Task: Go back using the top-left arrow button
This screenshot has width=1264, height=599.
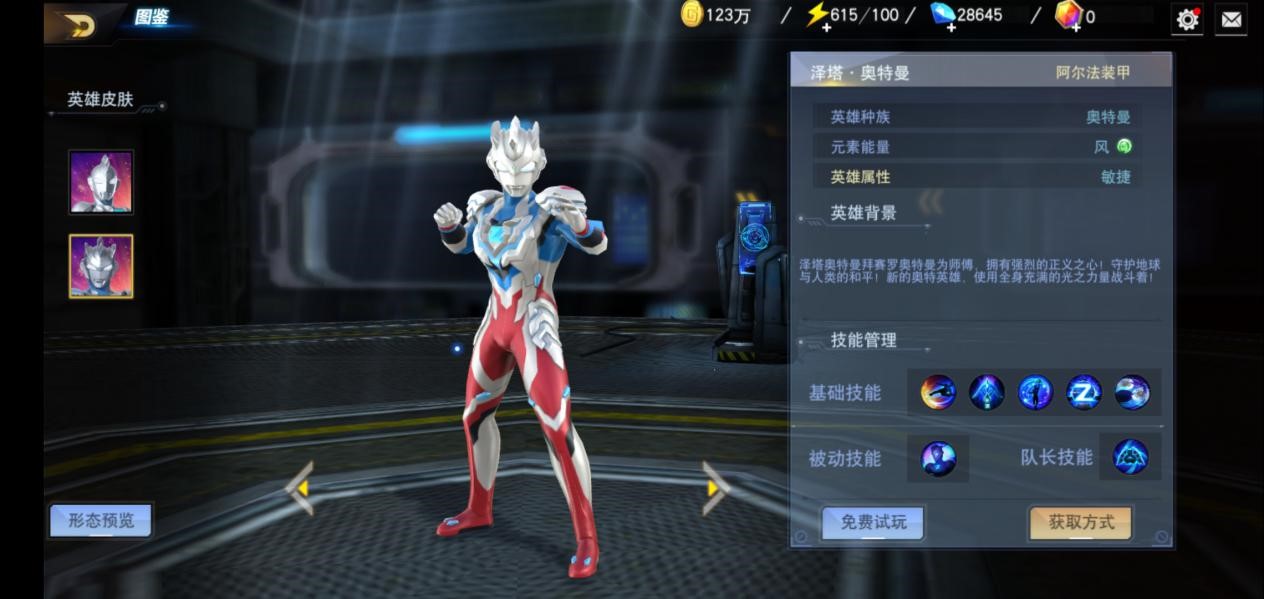Action: point(79,25)
